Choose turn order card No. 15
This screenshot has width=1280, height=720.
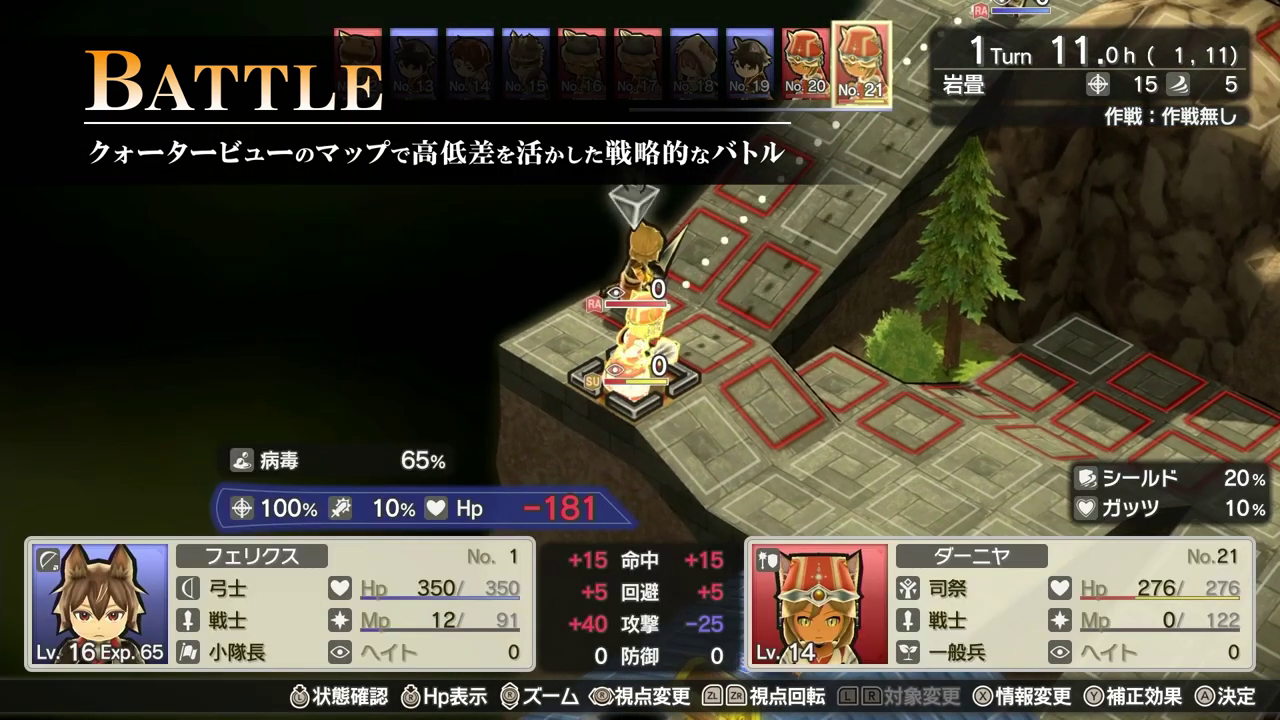(526, 63)
